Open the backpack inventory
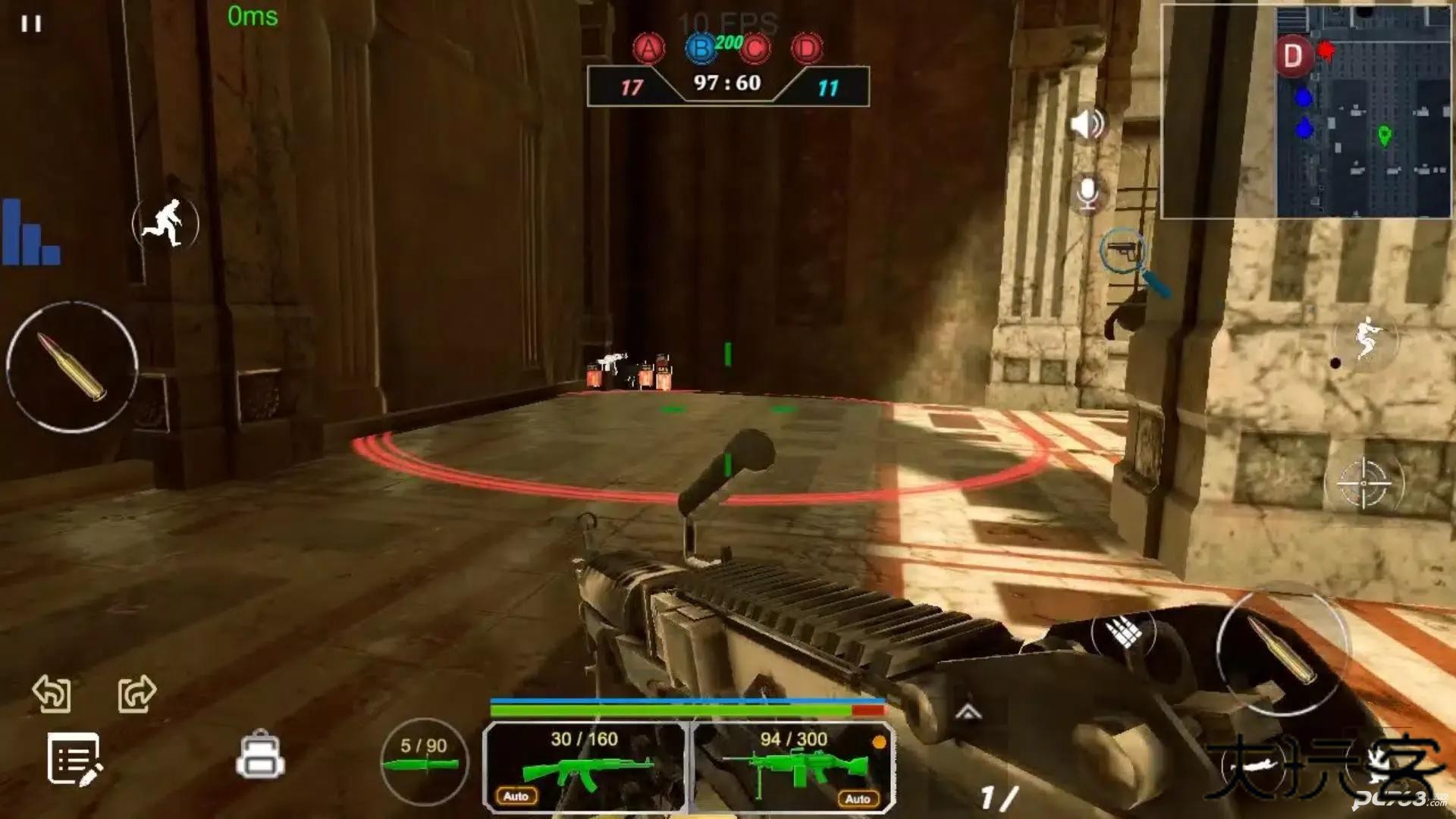Viewport: 1456px width, 819px height. (260, 755)
